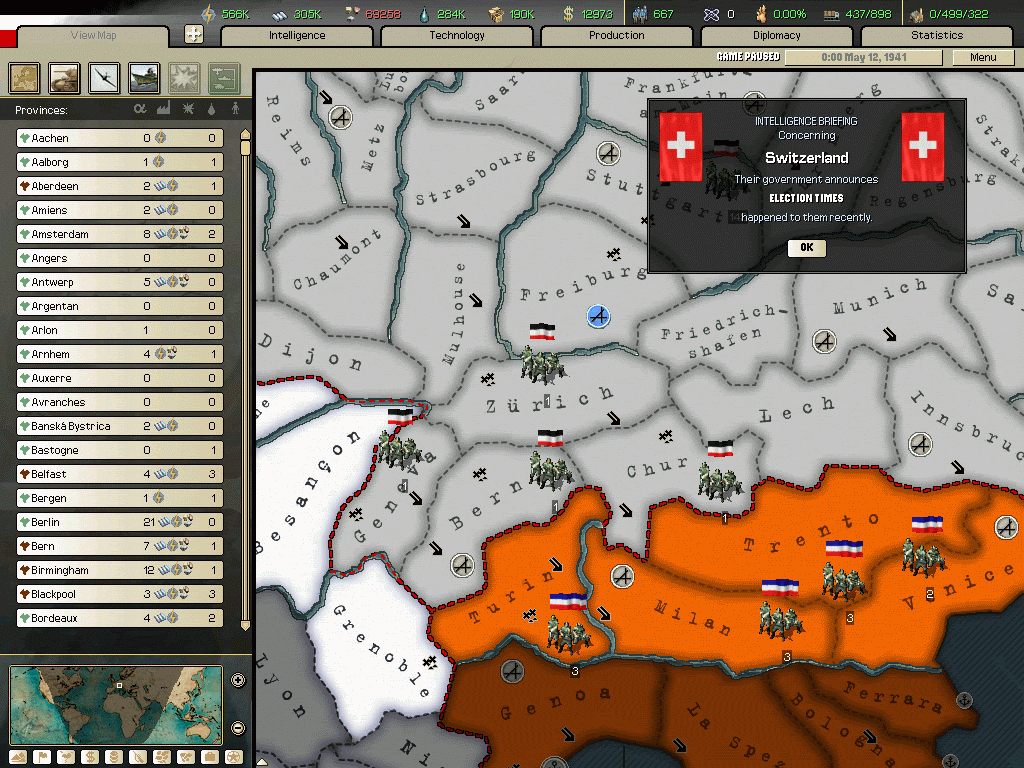1024x768 pixels.
Task: Select the tank land units icon
Action: pos(65,77)
